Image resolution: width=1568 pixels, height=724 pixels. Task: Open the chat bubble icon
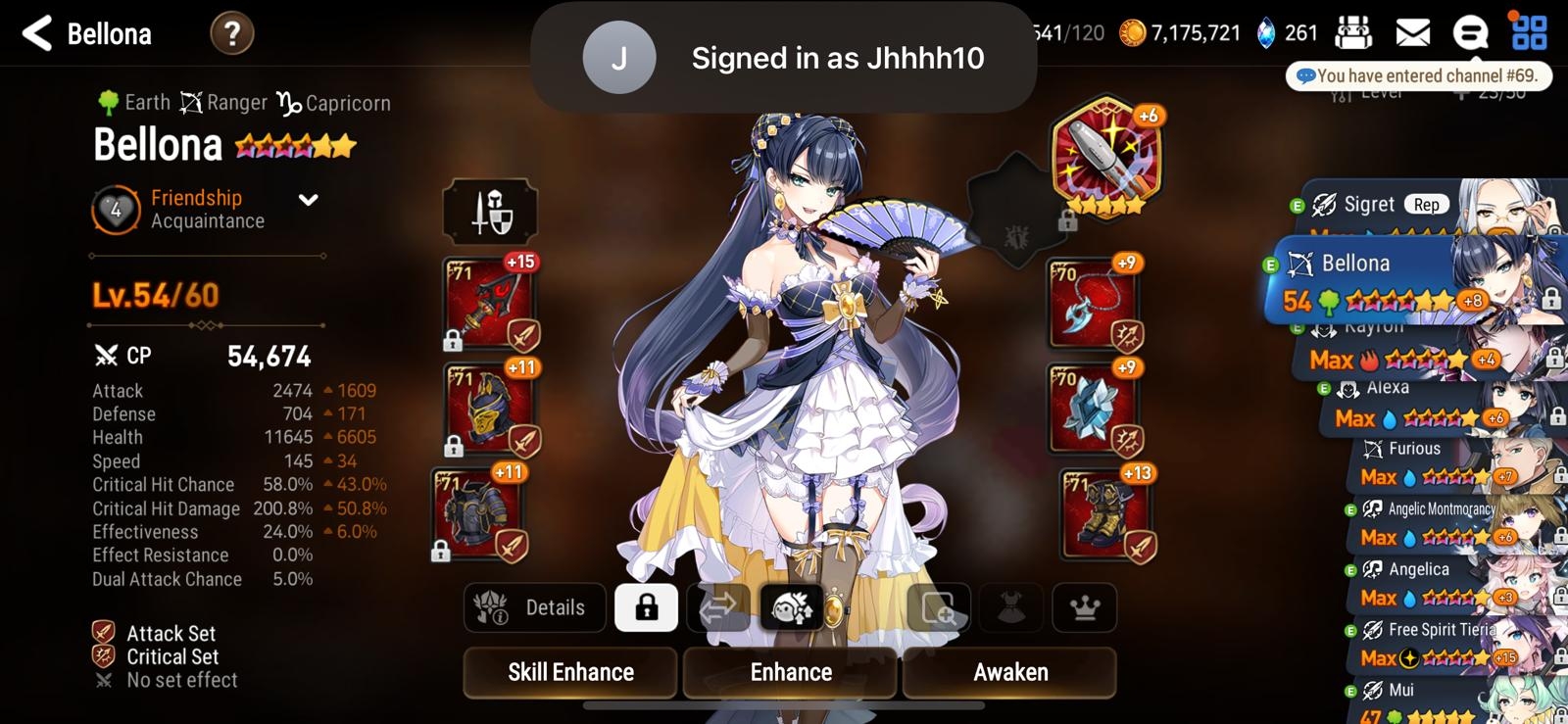1469,32
